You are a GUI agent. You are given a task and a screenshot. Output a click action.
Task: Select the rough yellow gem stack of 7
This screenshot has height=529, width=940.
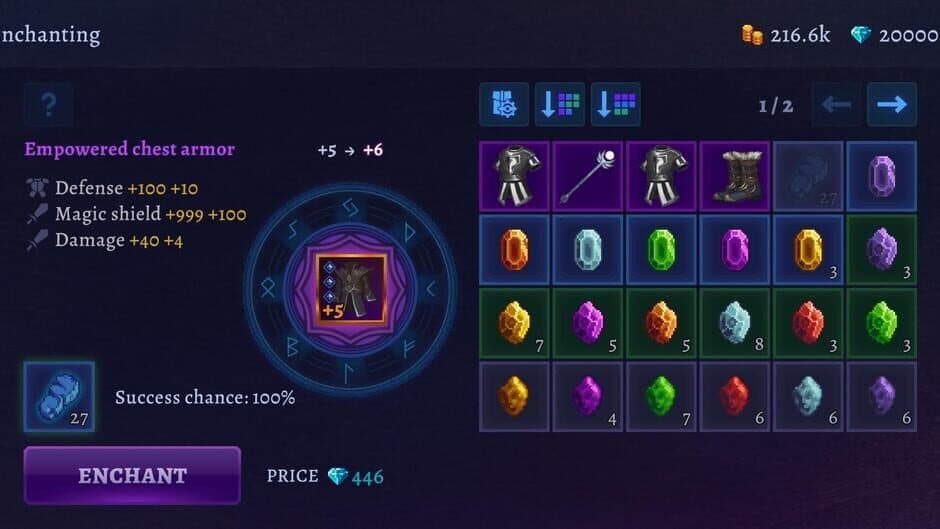(x=513, y=323)
